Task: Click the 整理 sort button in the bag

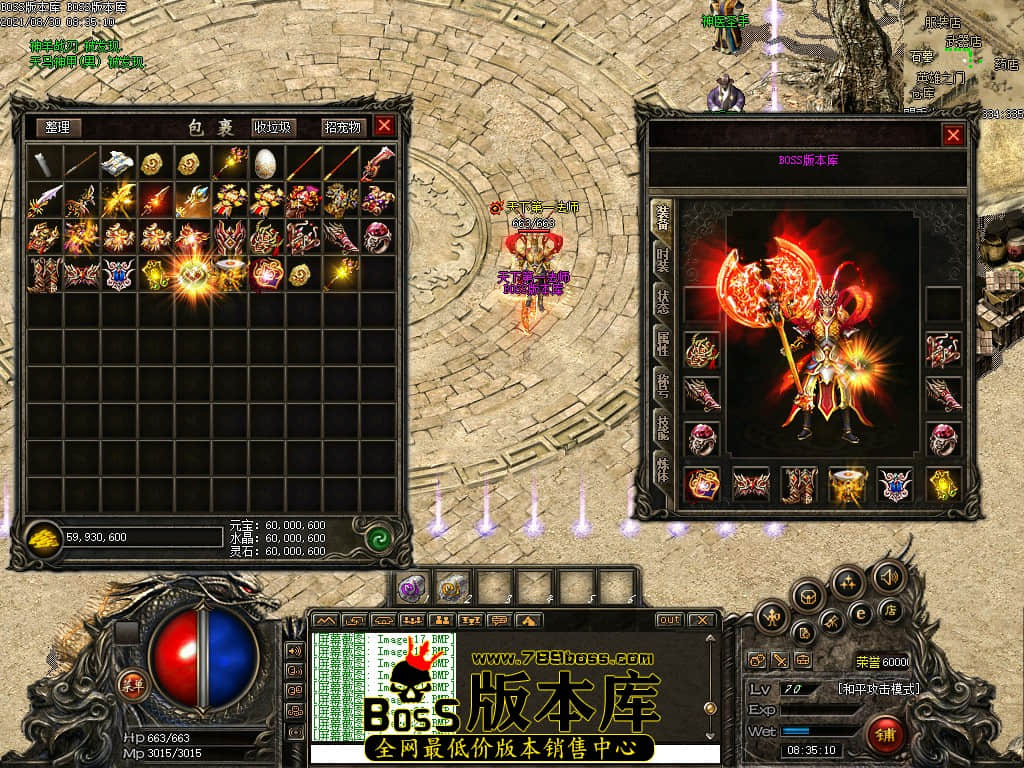Action: pos(58,127)
